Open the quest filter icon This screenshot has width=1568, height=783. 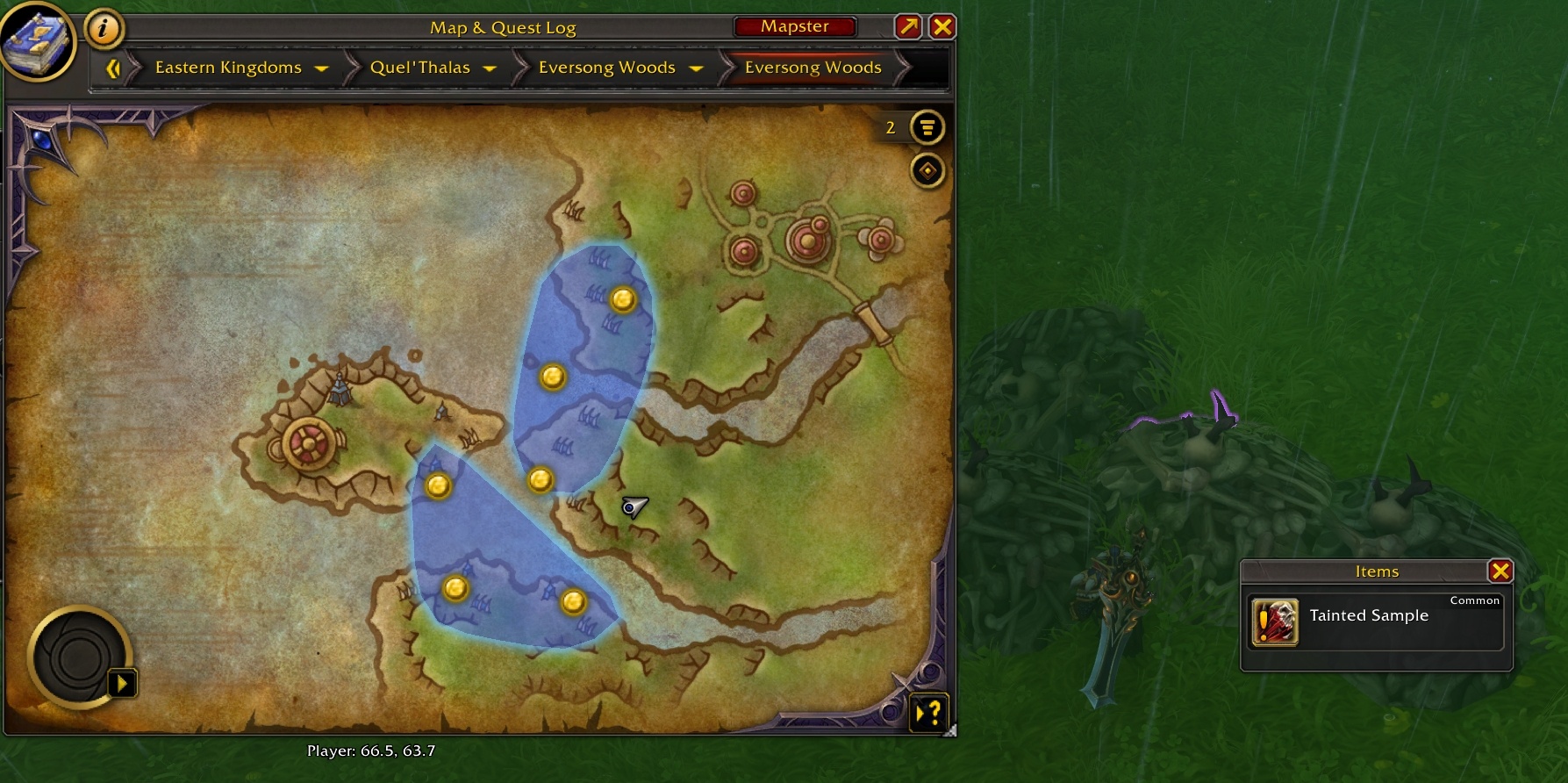click(927, 127)
